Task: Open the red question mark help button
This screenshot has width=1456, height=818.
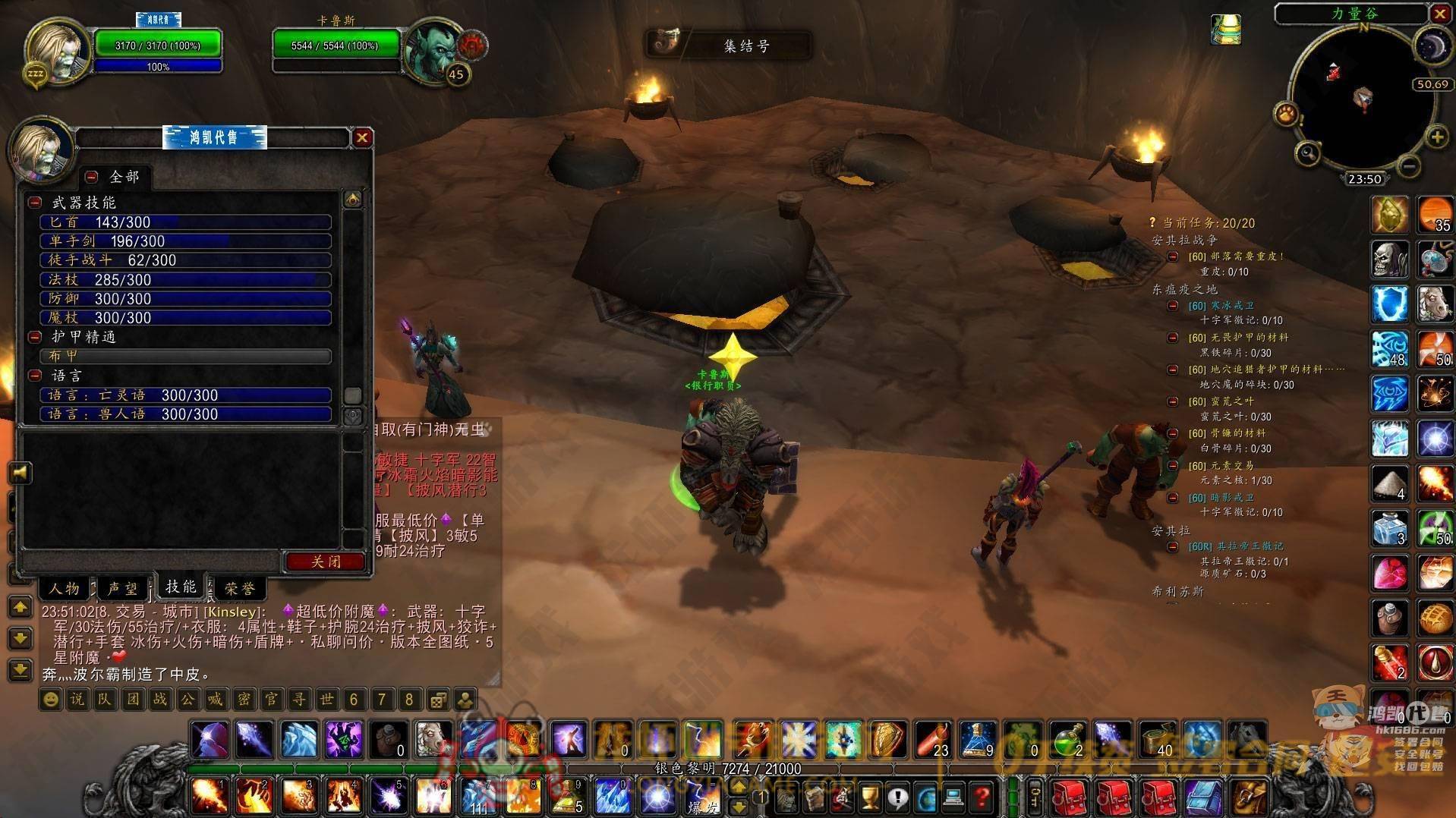Action: pos(982,798)
